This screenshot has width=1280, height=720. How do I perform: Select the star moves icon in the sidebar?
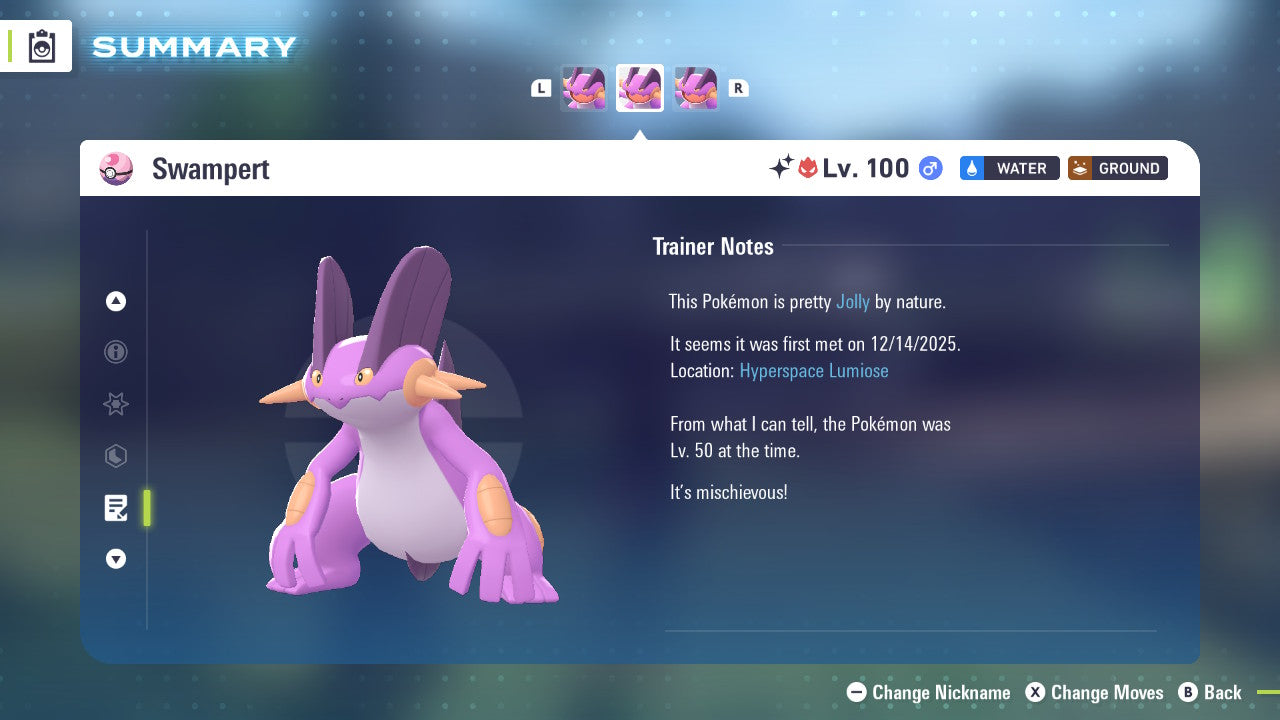click(x=116, y=404)
